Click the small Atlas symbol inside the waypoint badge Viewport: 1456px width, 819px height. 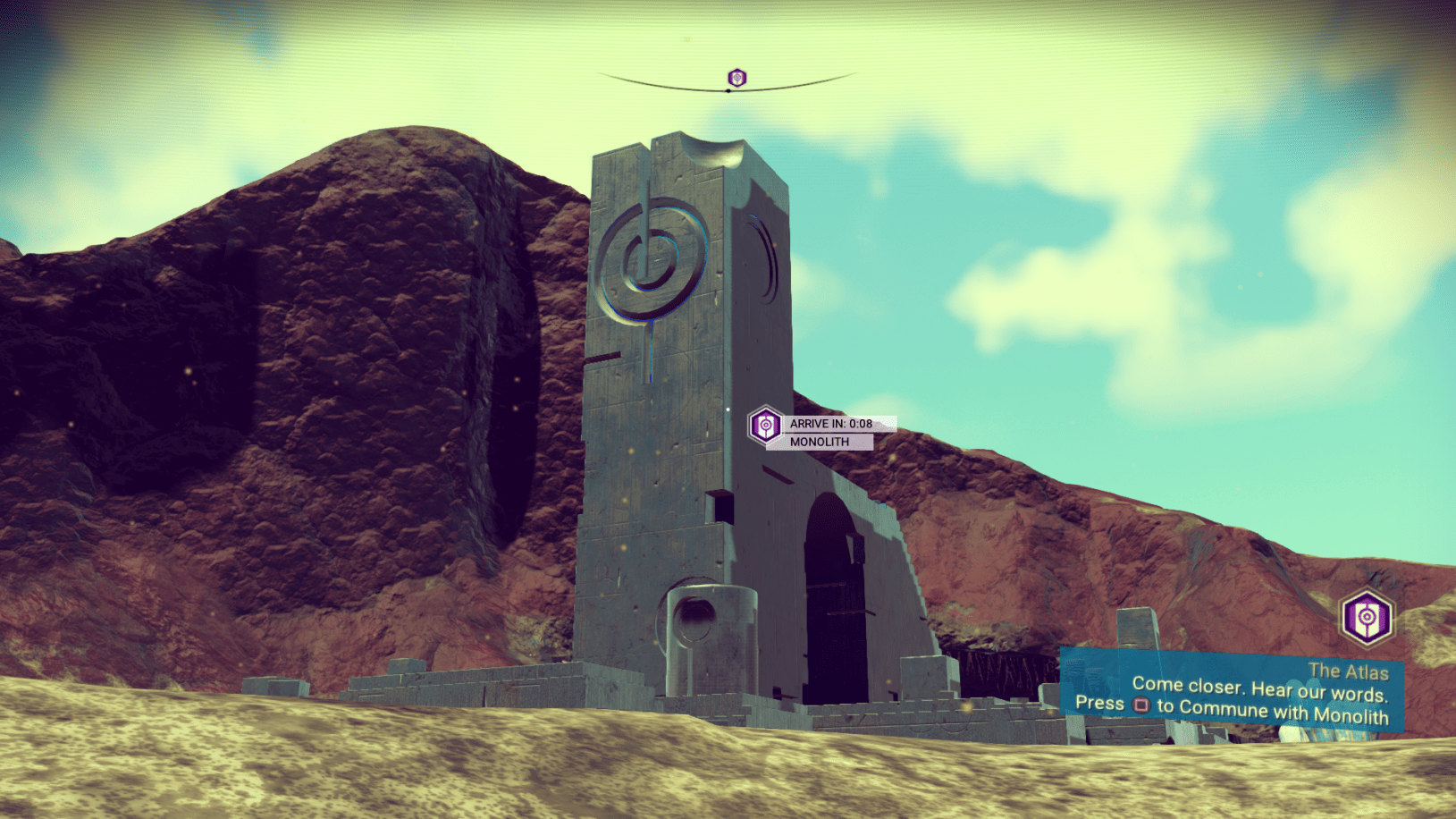coord(764,425)
